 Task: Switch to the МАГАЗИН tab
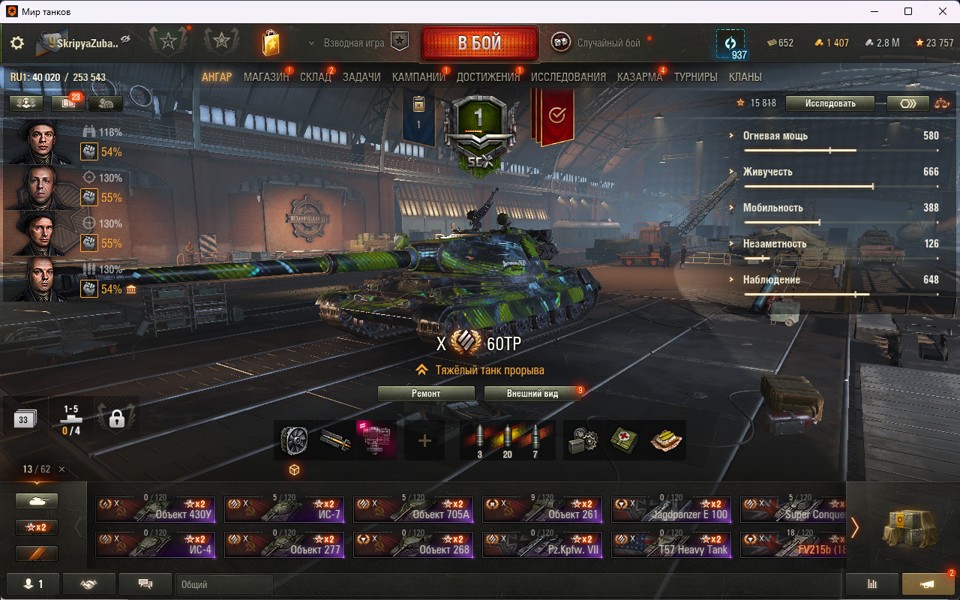click(x=266, y=77)
